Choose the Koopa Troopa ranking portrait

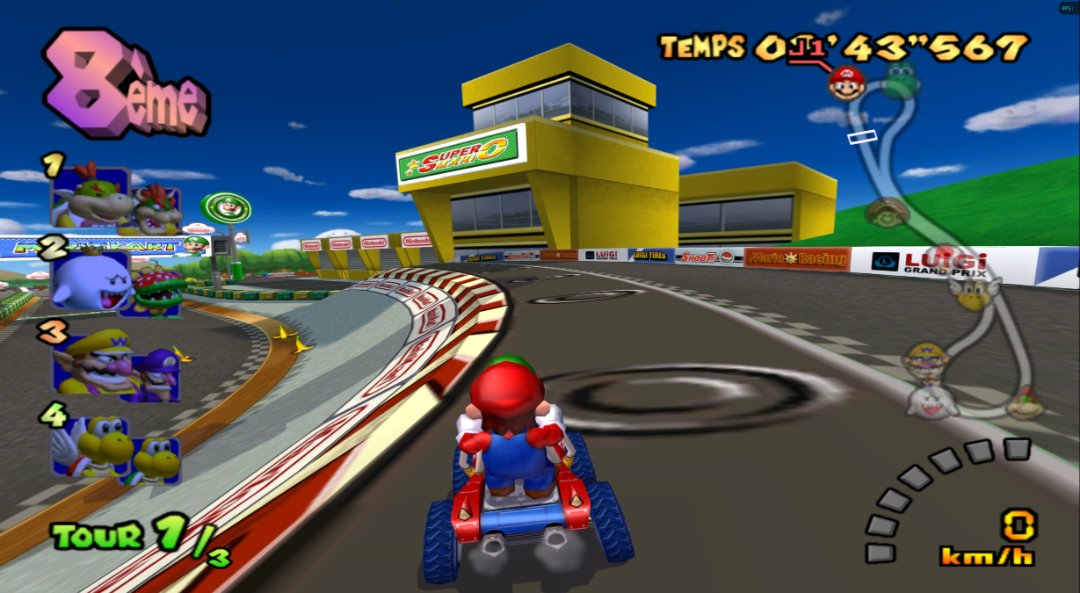pos(156,458)
